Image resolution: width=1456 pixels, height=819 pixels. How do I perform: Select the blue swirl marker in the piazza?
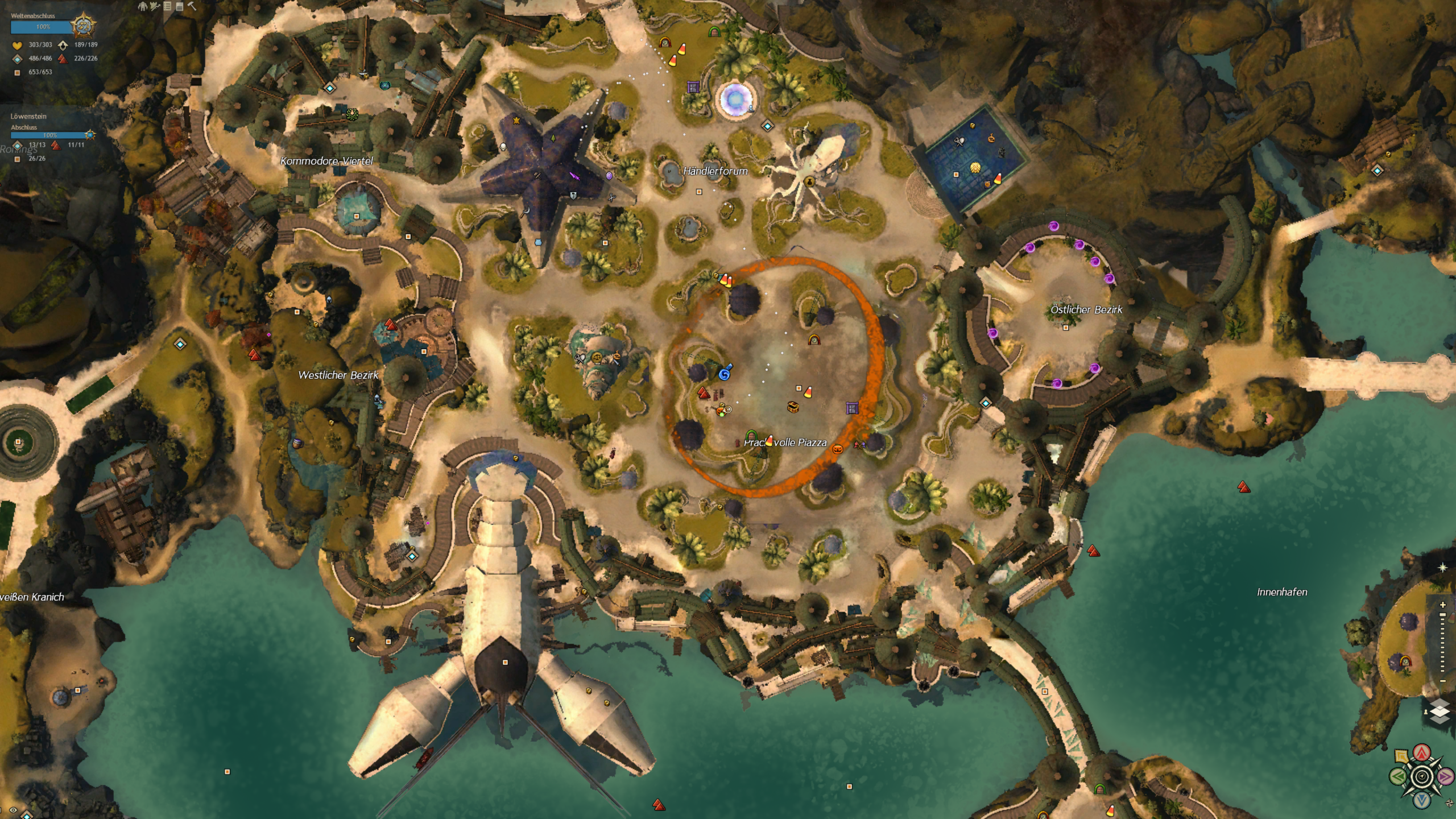click(x=724, y=374)
